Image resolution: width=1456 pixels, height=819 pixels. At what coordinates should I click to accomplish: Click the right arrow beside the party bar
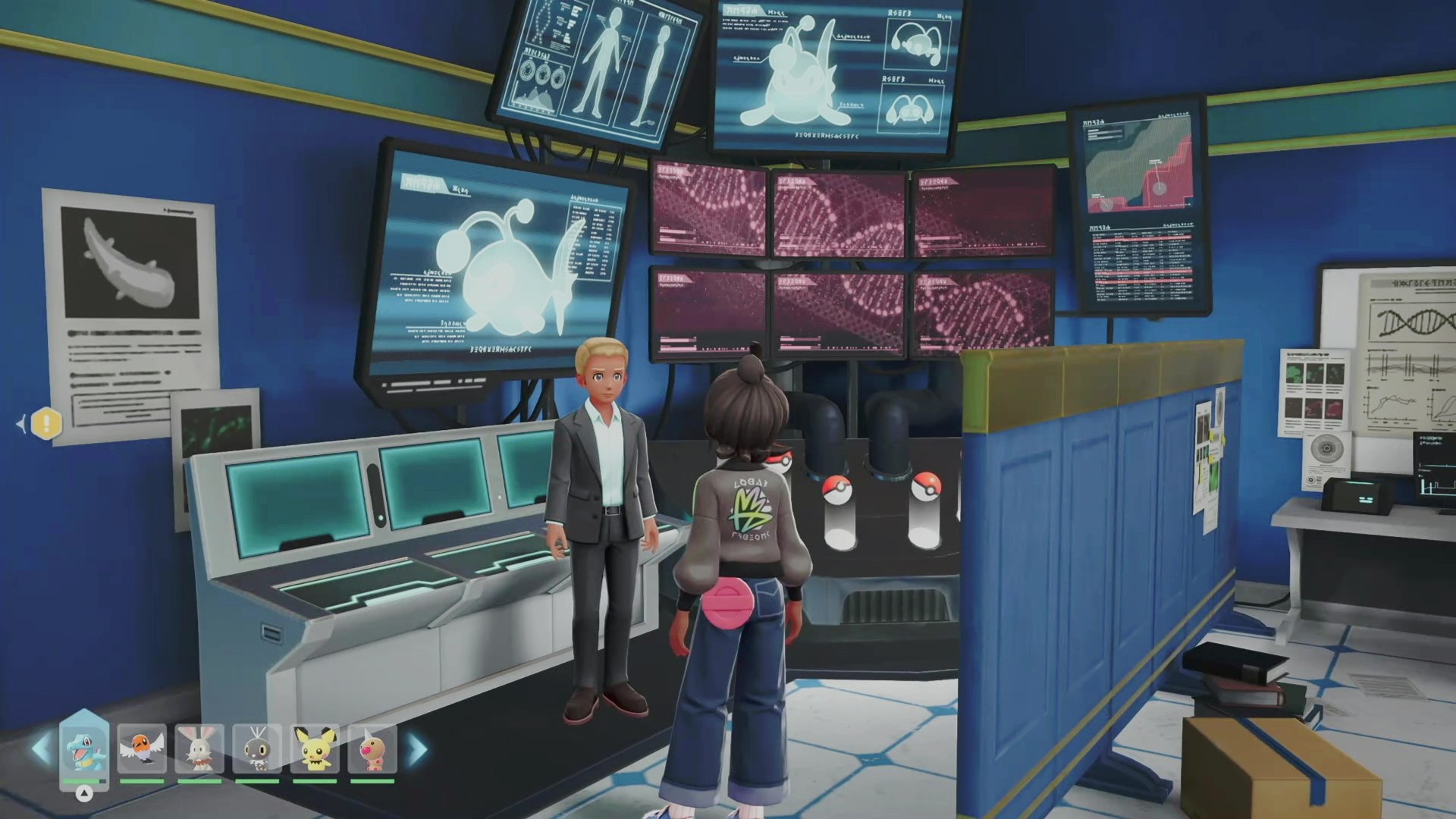(418, 749)
